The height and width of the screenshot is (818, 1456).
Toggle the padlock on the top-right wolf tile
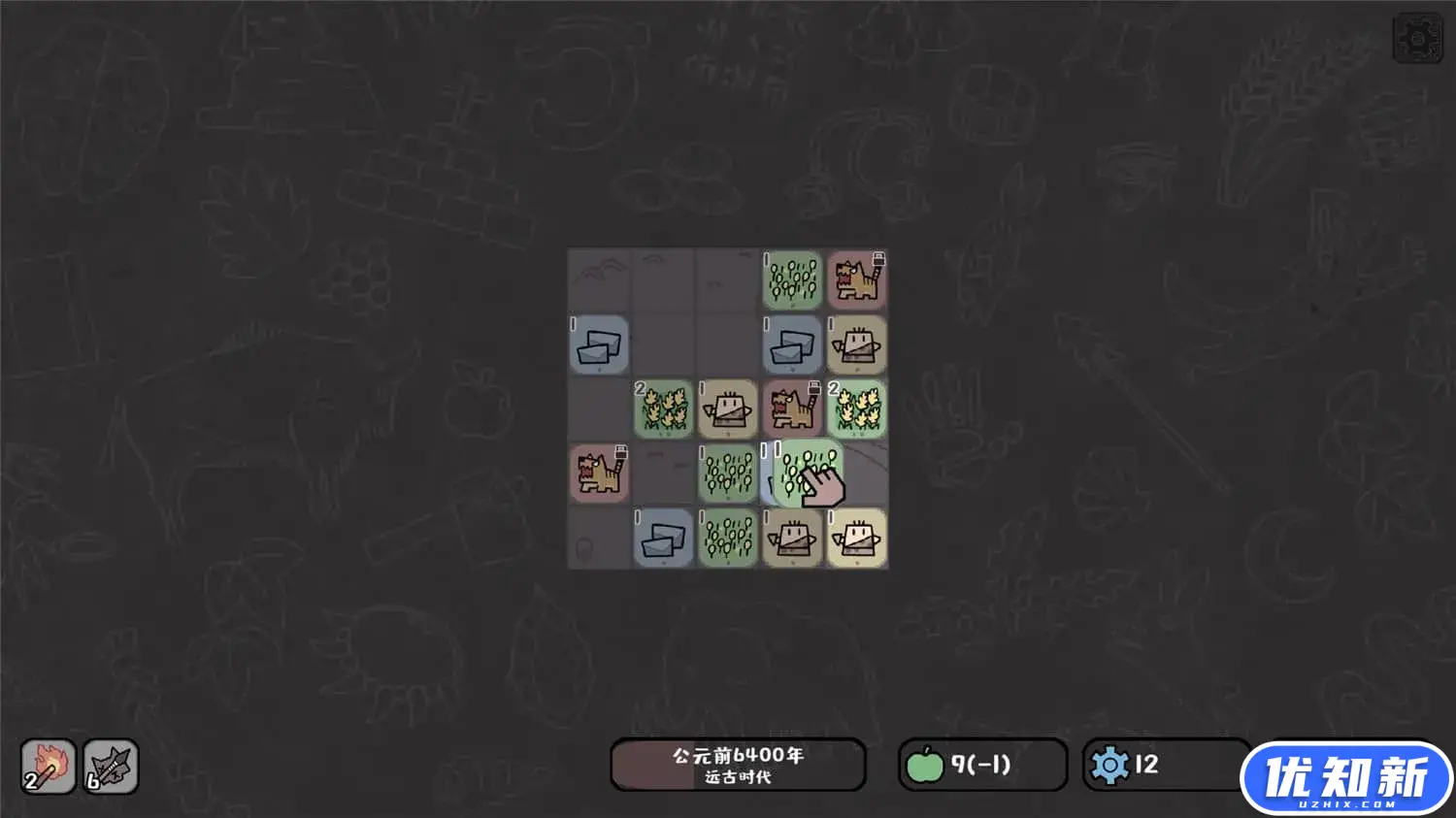click(877, 260)
